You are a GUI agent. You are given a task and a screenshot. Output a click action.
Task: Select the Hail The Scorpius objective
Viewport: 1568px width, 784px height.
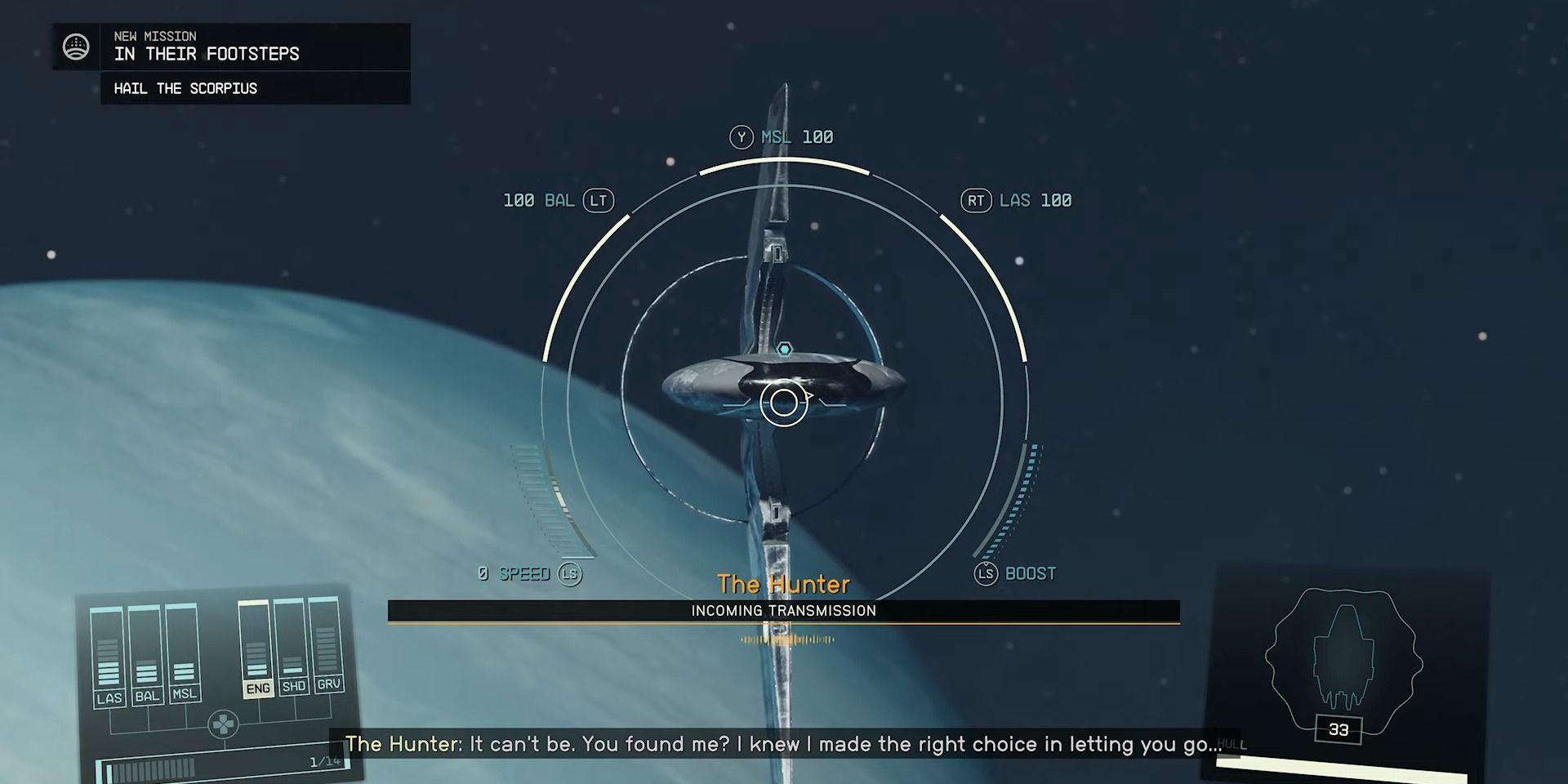[x=185, y=88]
